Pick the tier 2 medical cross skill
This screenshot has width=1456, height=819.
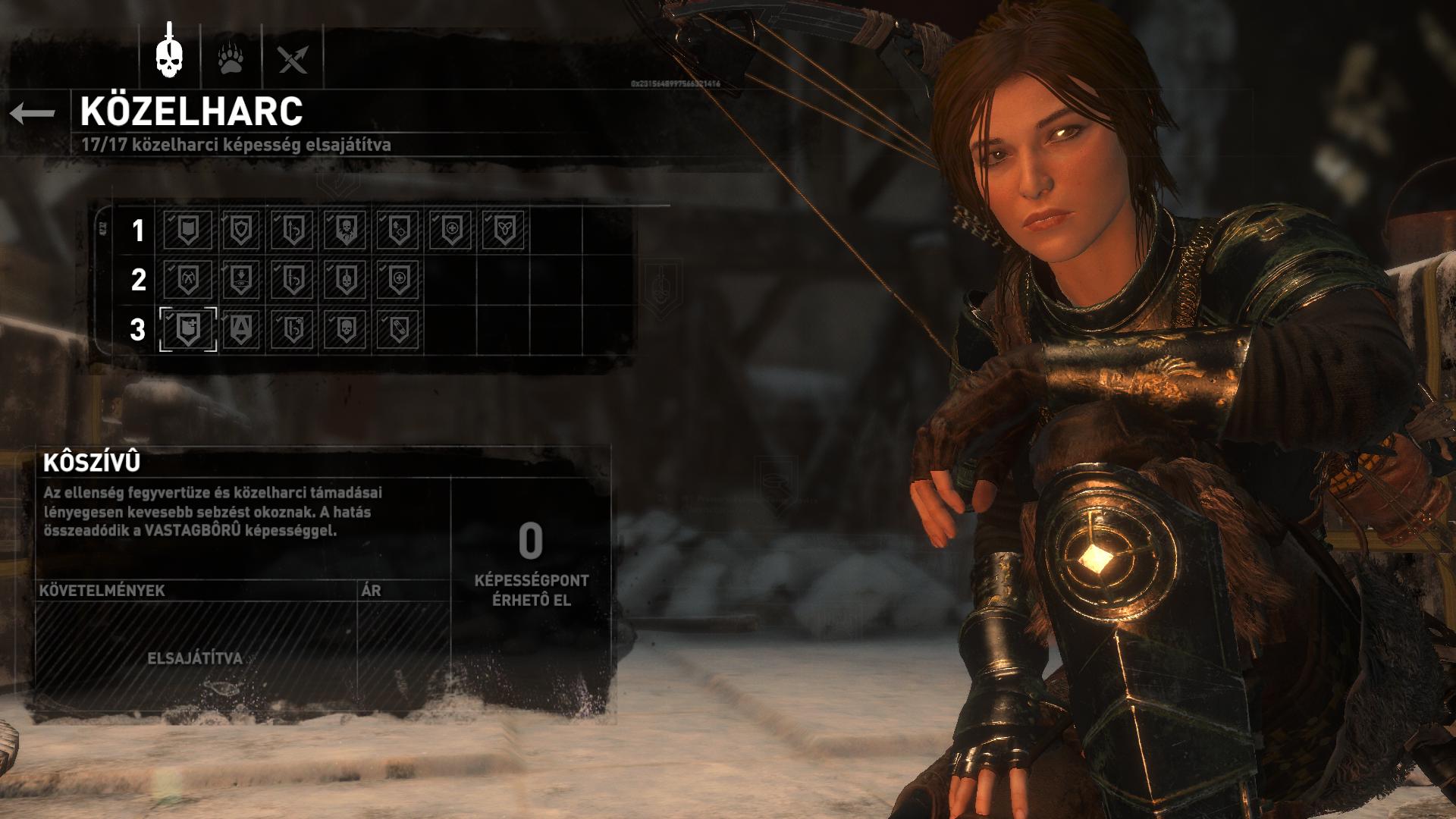[398, 280]
